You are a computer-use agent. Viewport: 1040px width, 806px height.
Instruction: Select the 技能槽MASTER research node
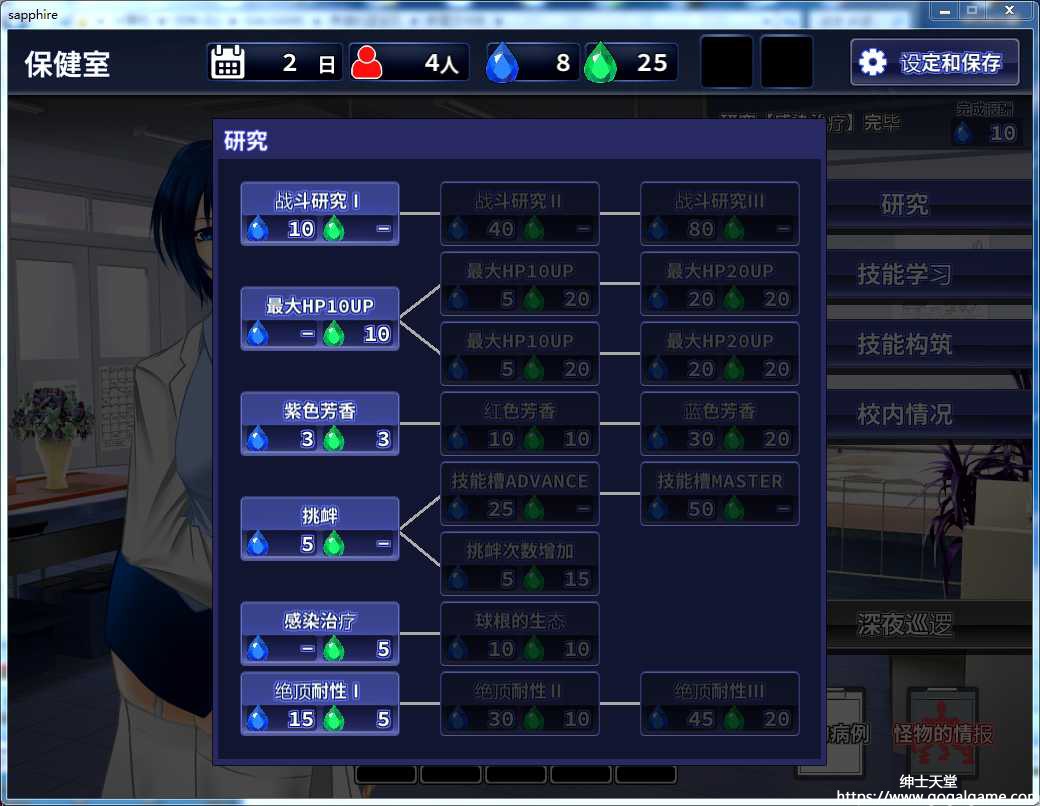(x=720, y=494)
